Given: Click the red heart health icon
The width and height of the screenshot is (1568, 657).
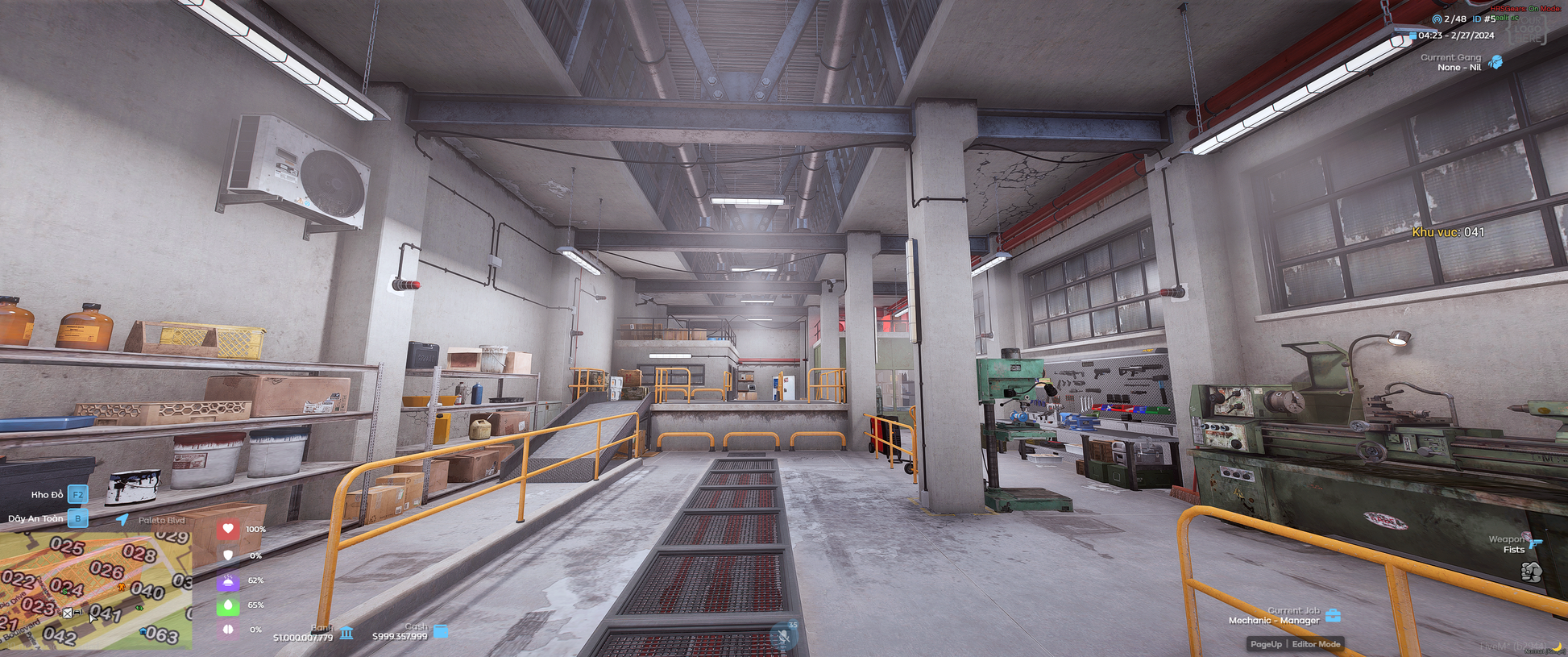Looking at the screenshot, I should pos(228,529).
